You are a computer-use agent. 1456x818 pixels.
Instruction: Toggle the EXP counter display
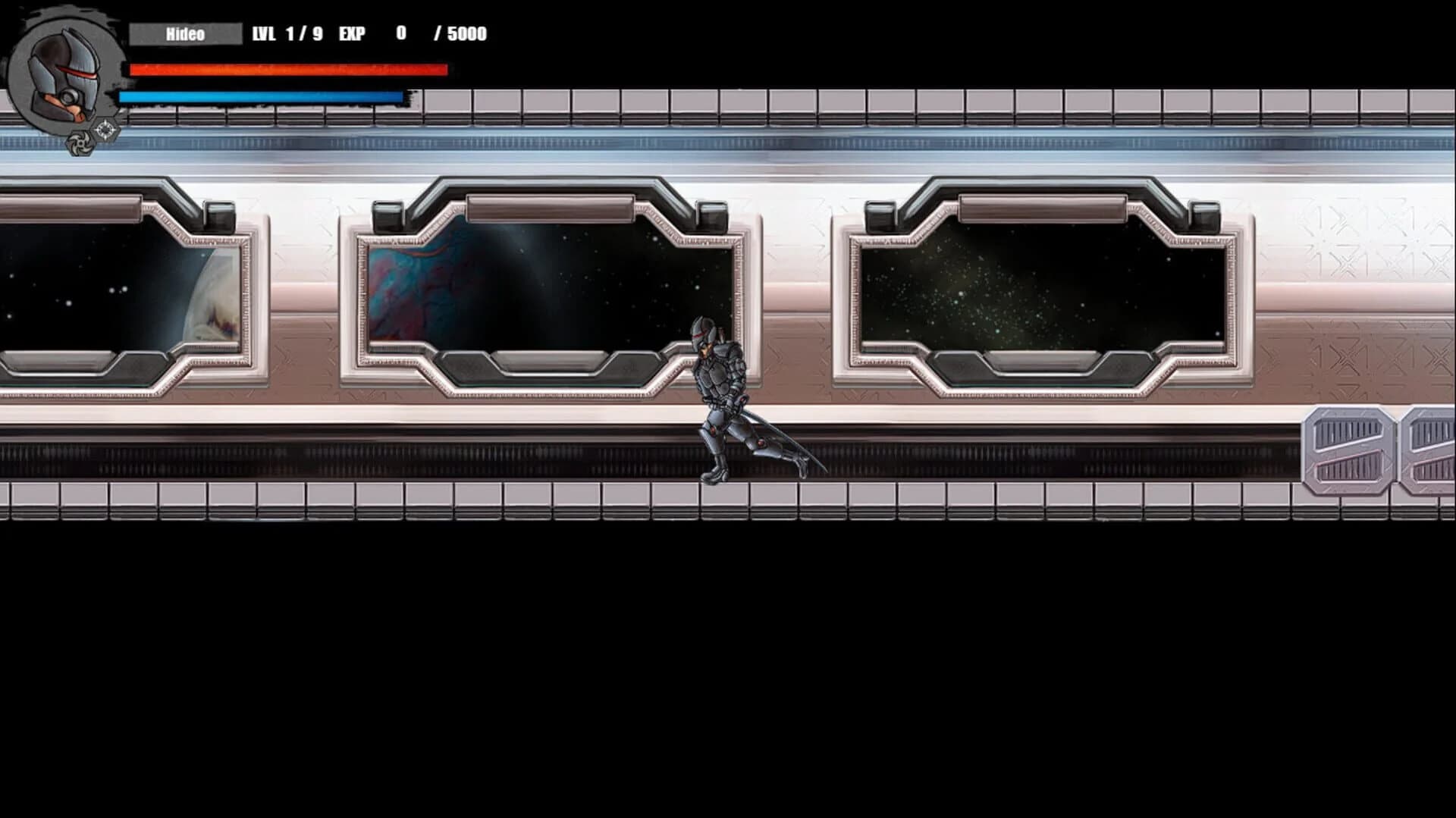point(400,33)
